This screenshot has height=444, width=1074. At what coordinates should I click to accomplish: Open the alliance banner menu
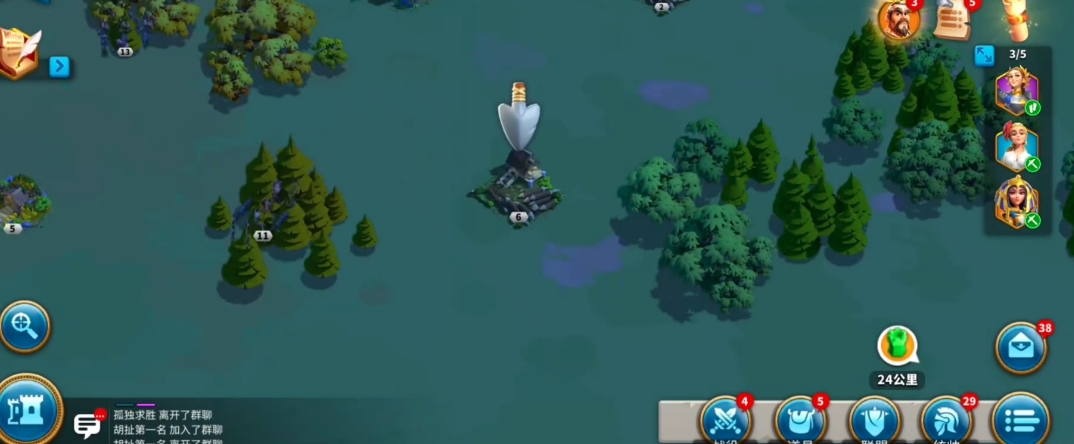click(x=873, y=421)
